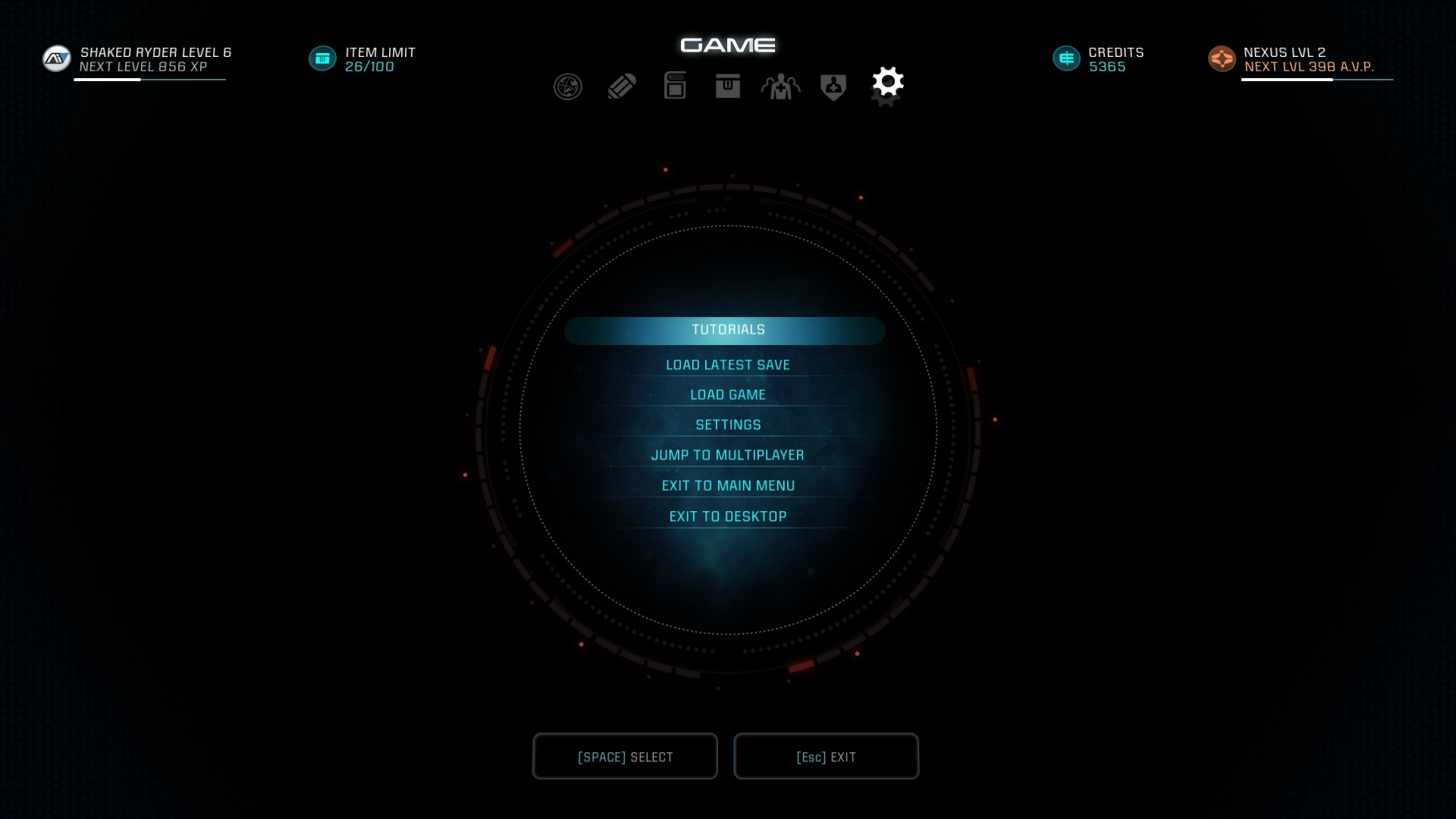1456x819 pixels.
Task: Click the [Esc] Exit button
Action: coord(826,756)
